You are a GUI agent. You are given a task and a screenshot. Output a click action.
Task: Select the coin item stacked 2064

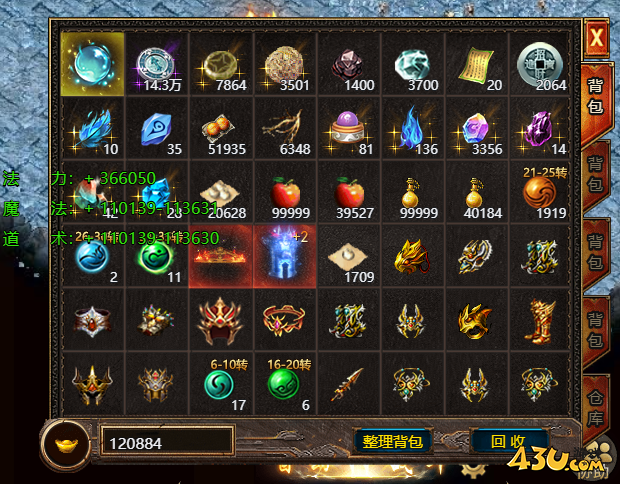click(x=541, y=64)
